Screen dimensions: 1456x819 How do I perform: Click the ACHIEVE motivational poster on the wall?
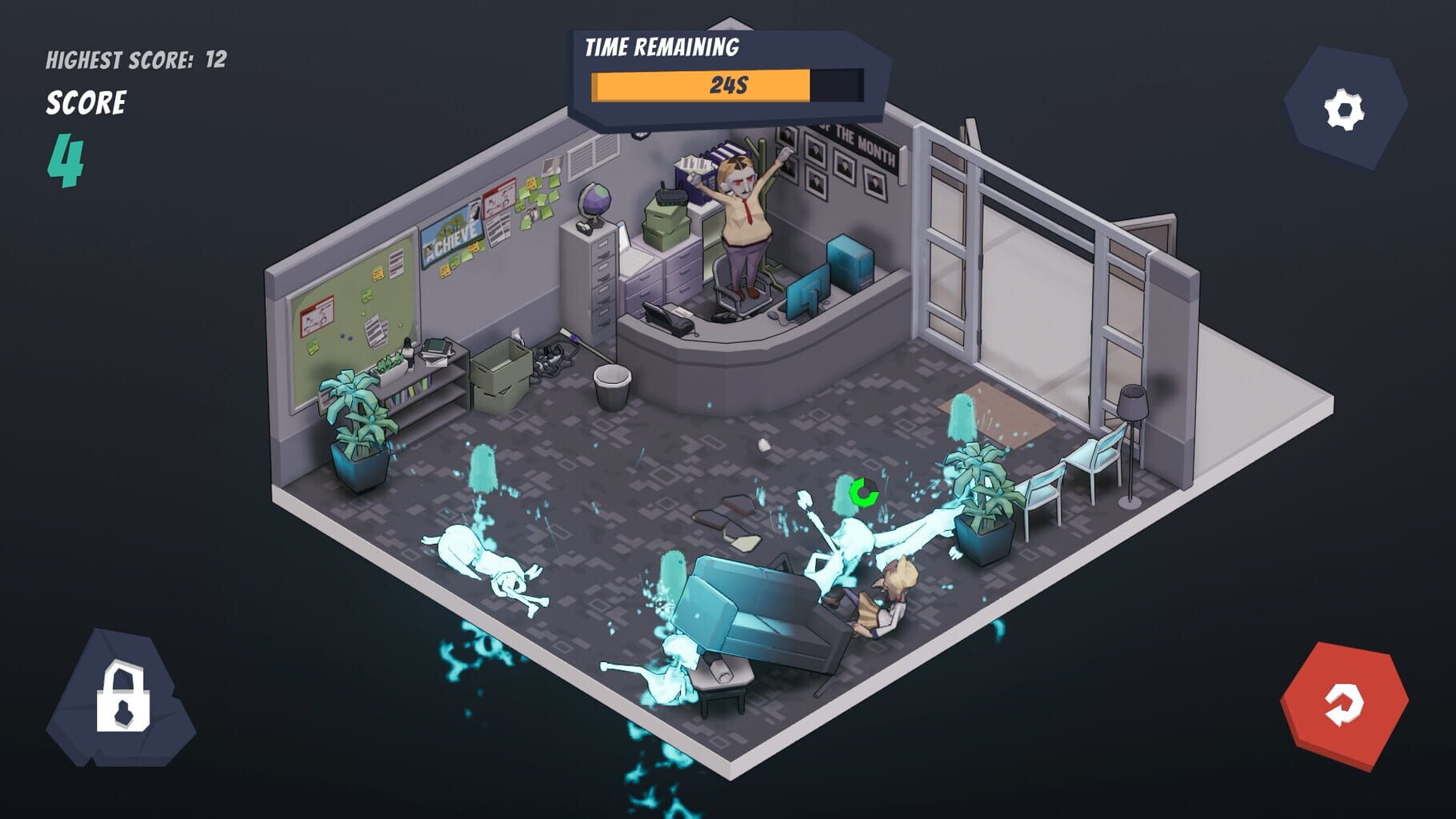452,237
